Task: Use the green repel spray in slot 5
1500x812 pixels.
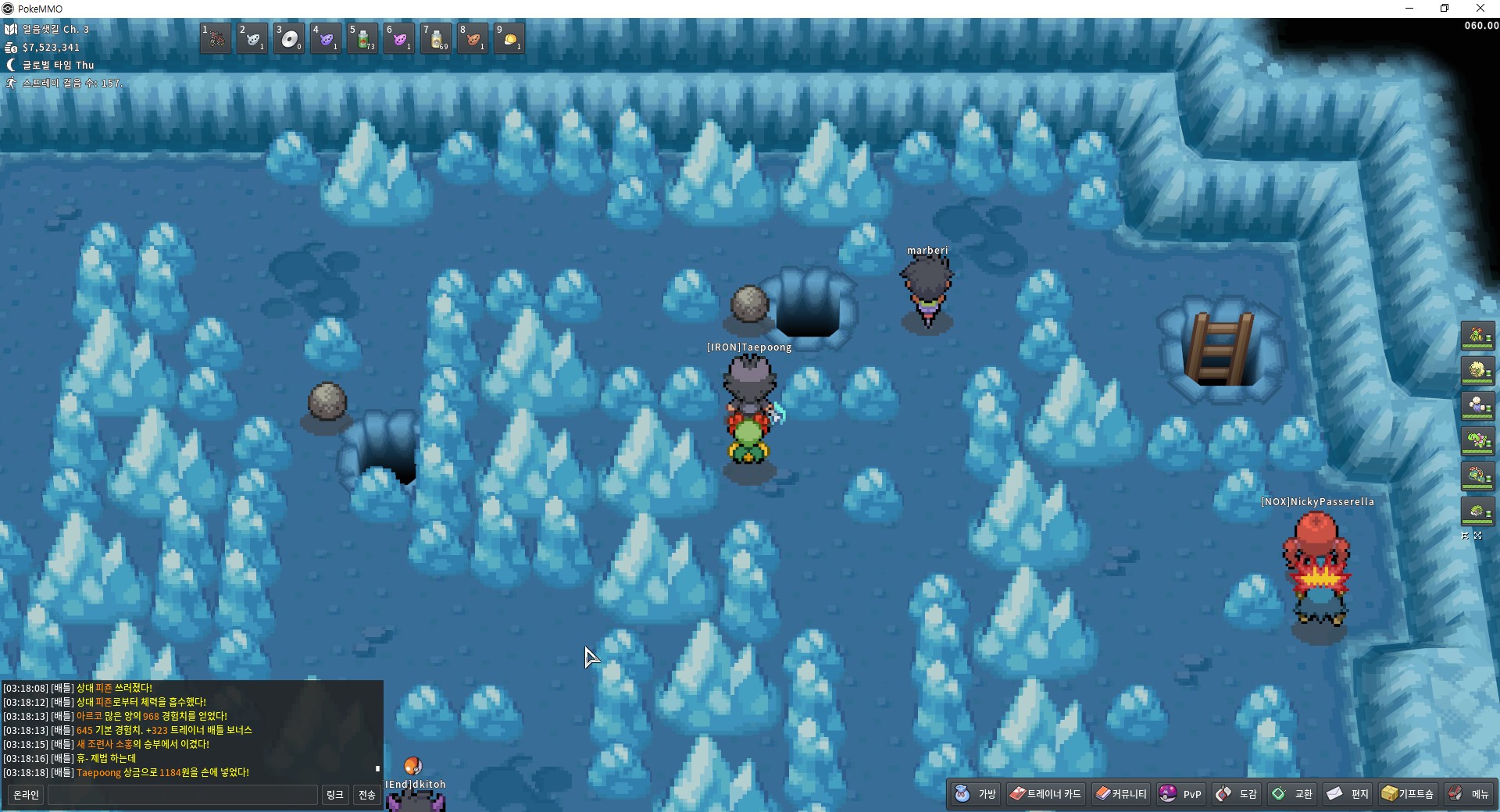Action: pyautogui.click(x=362, y=38)
